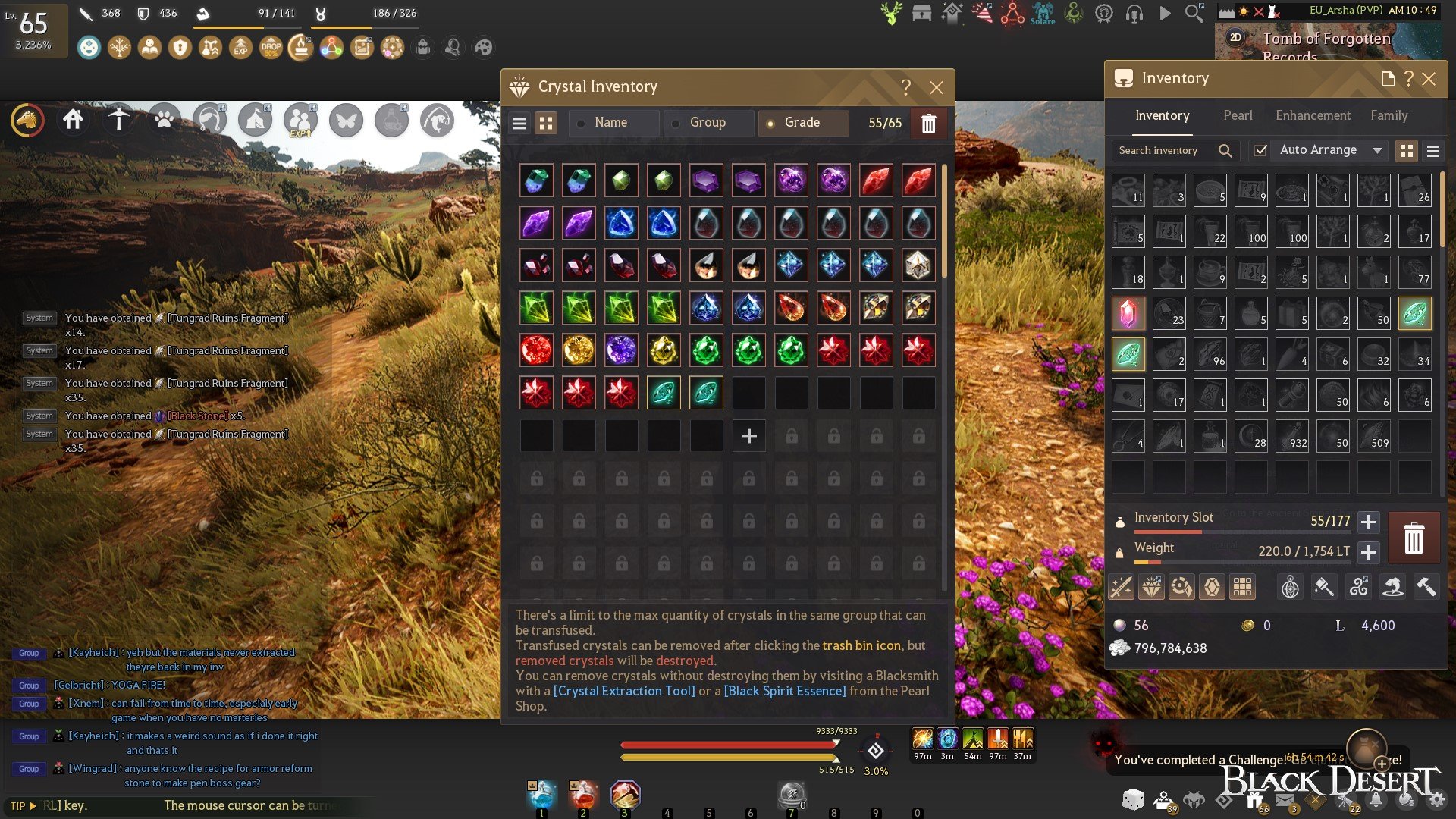Open Crystal Inventory help question mark
The width and height of the screenshot is (1456, 819).
click(x=905, y=87)
